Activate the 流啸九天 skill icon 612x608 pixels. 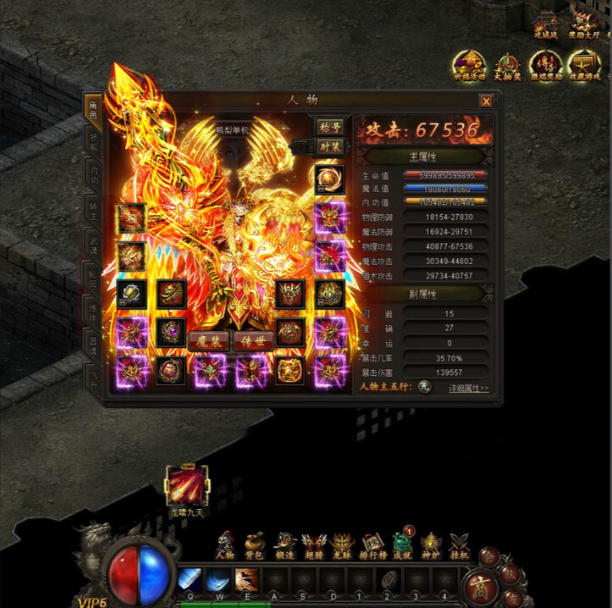pos(187,486)
